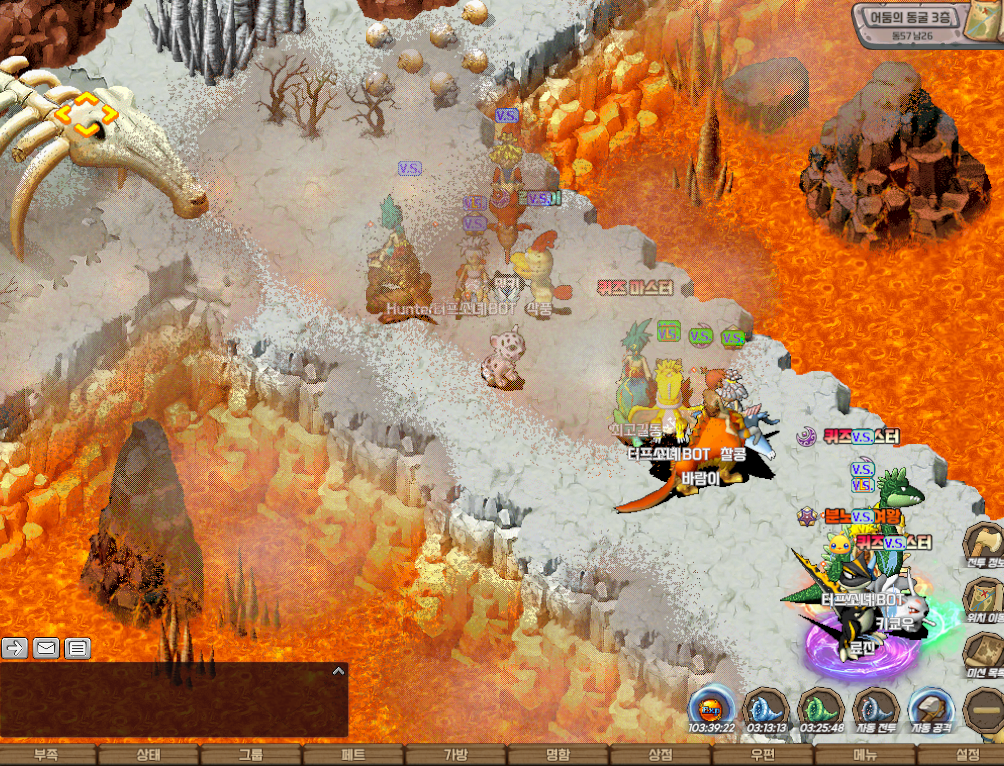Open the 설정 (settings) menu
This screenshot has height=766, width=1004.
pyautogui.click(x=967, y=755)
